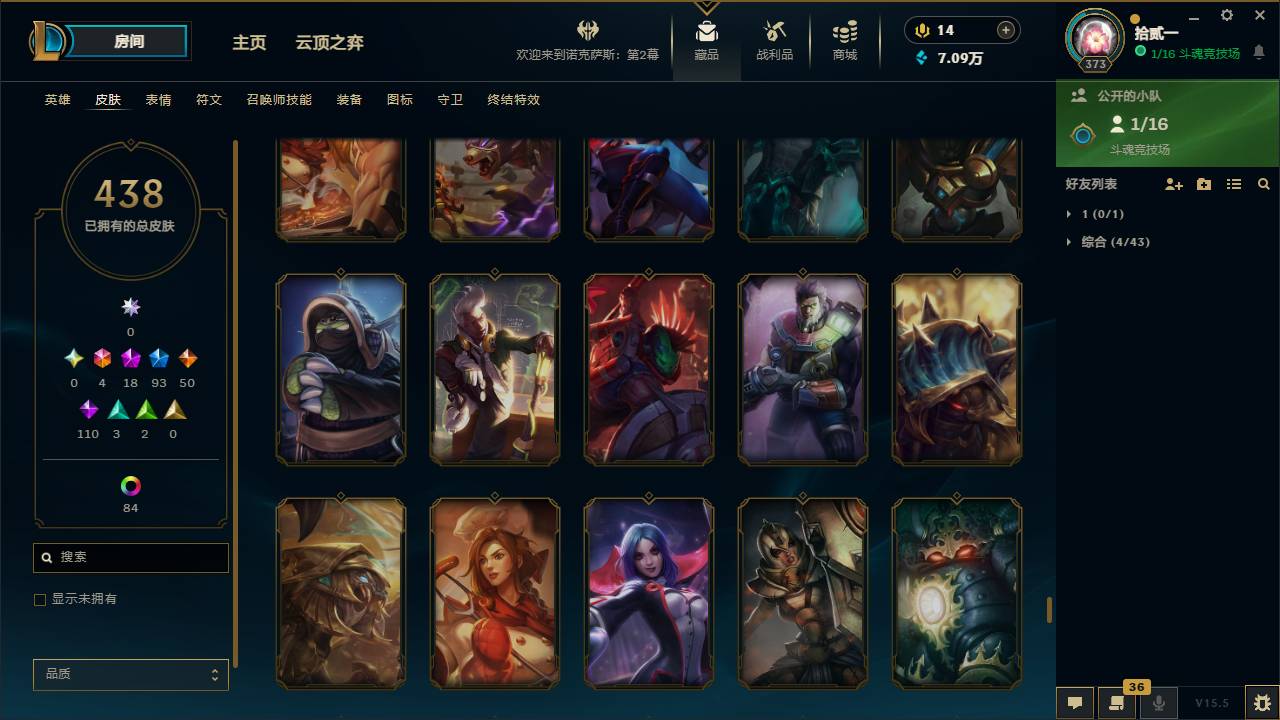
Task: Click the bug report icon bottom right
Action: (1260, 703)
